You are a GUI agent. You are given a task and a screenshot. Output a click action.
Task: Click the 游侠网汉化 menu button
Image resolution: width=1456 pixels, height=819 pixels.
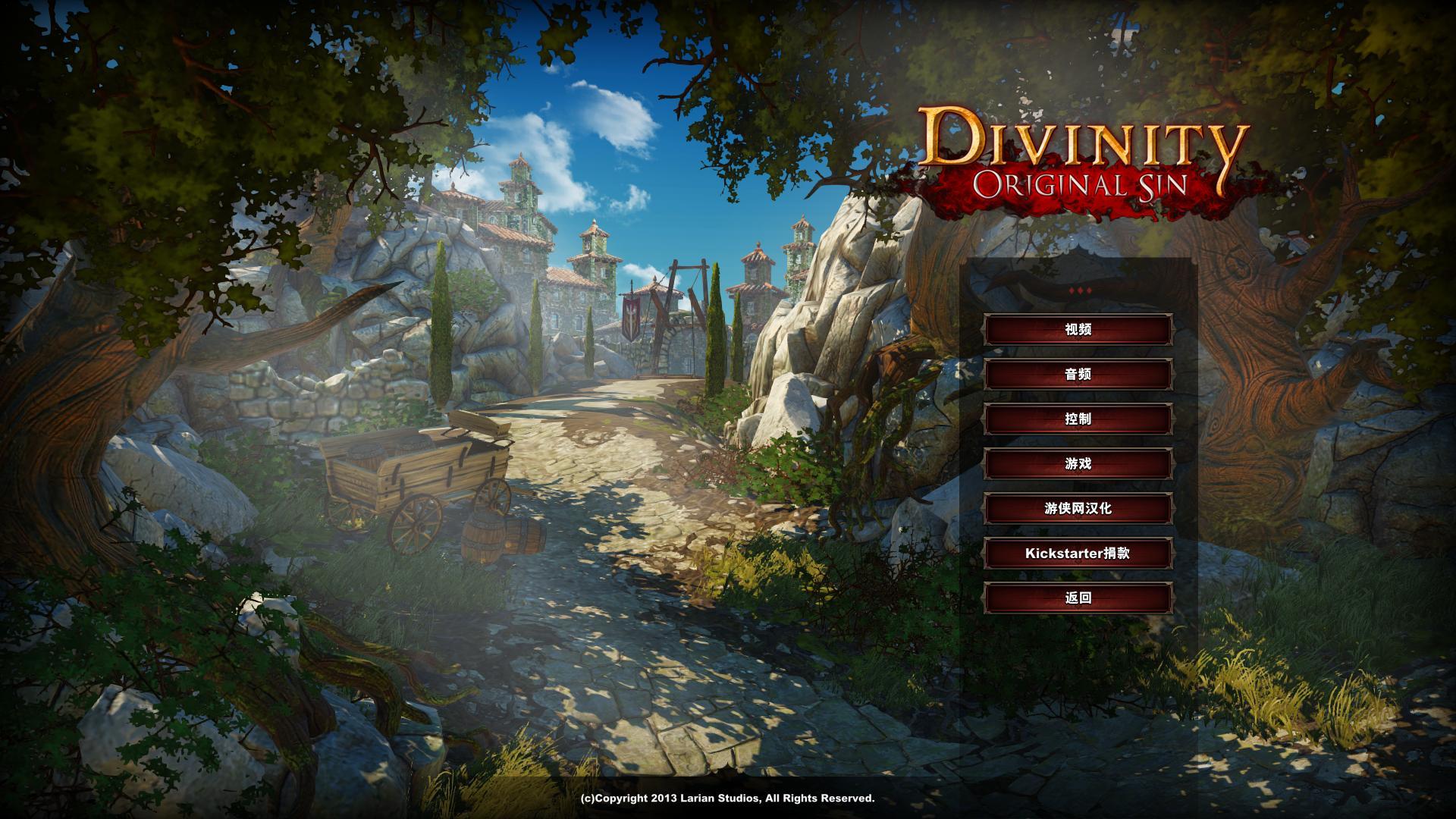(x=1078, y=509)
